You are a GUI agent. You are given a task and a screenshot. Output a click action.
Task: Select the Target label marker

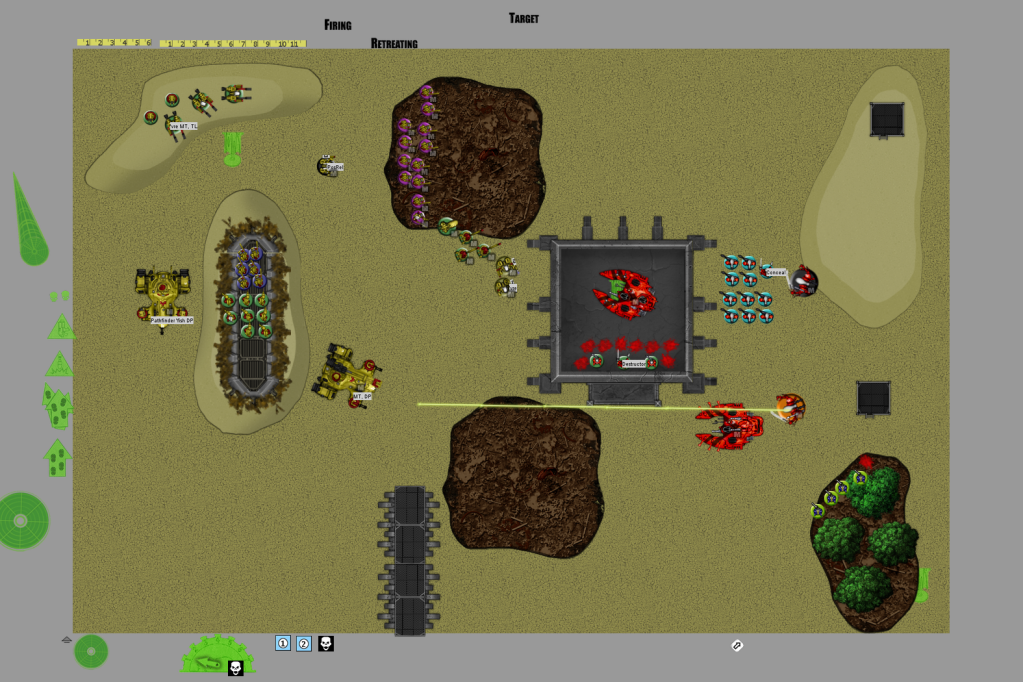click(x=524, y=18)
